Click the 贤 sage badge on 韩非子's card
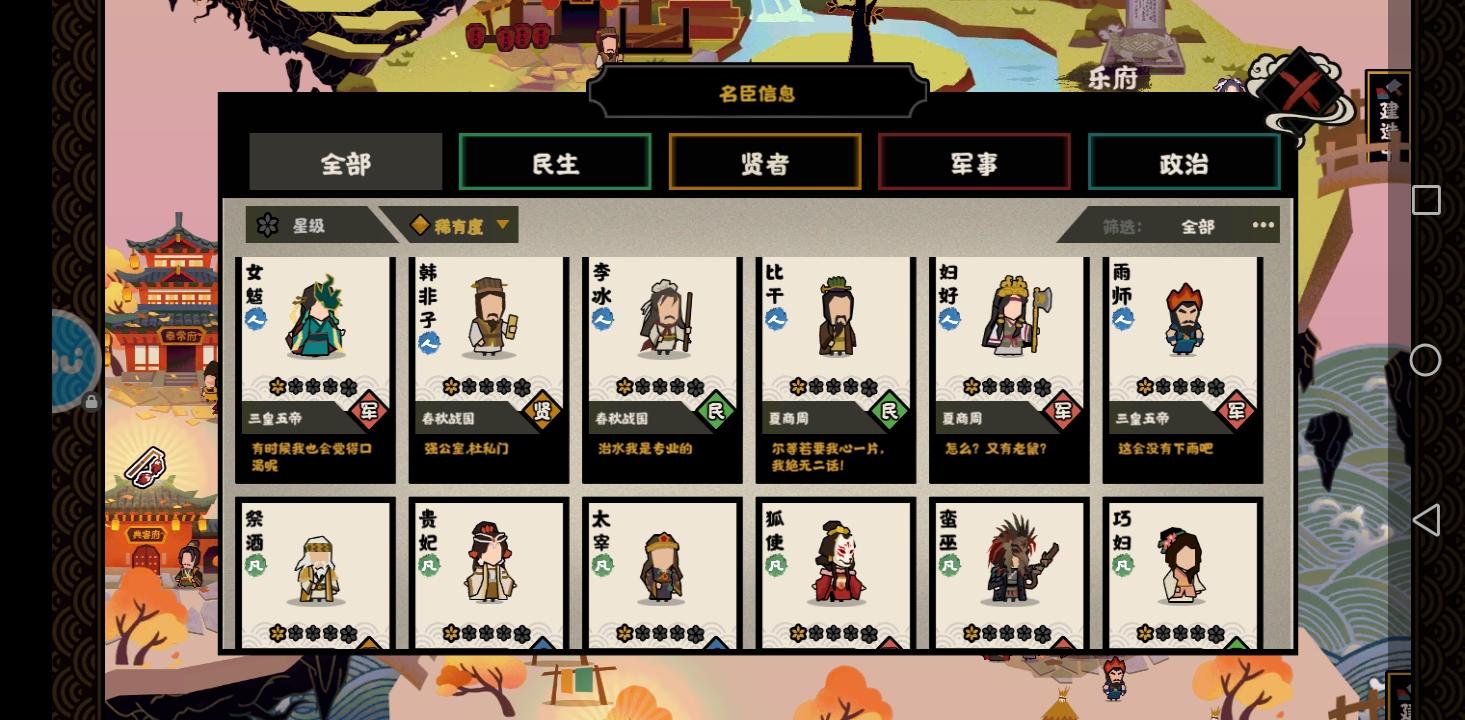1465x720 pixels. (x=542, y=410)
